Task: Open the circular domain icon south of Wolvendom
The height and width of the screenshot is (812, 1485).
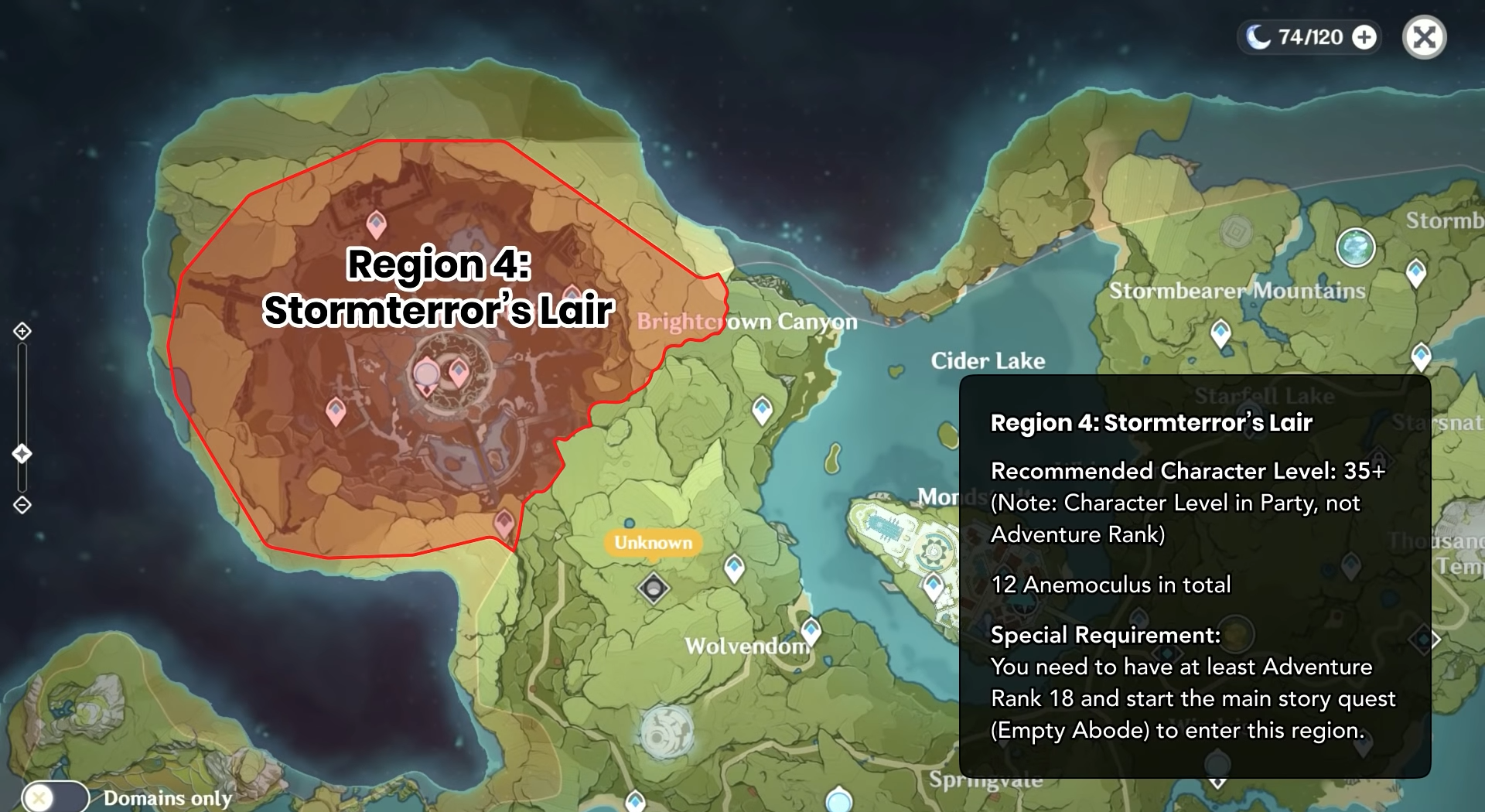Action: (666, 731)
